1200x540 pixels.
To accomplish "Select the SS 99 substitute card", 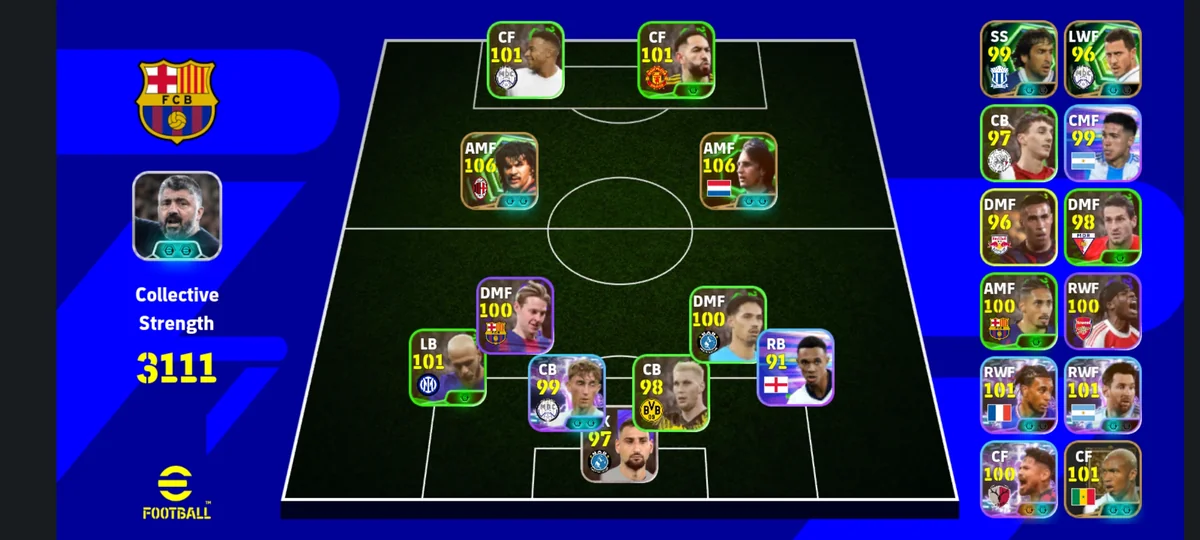I will tap(1018, 59).
